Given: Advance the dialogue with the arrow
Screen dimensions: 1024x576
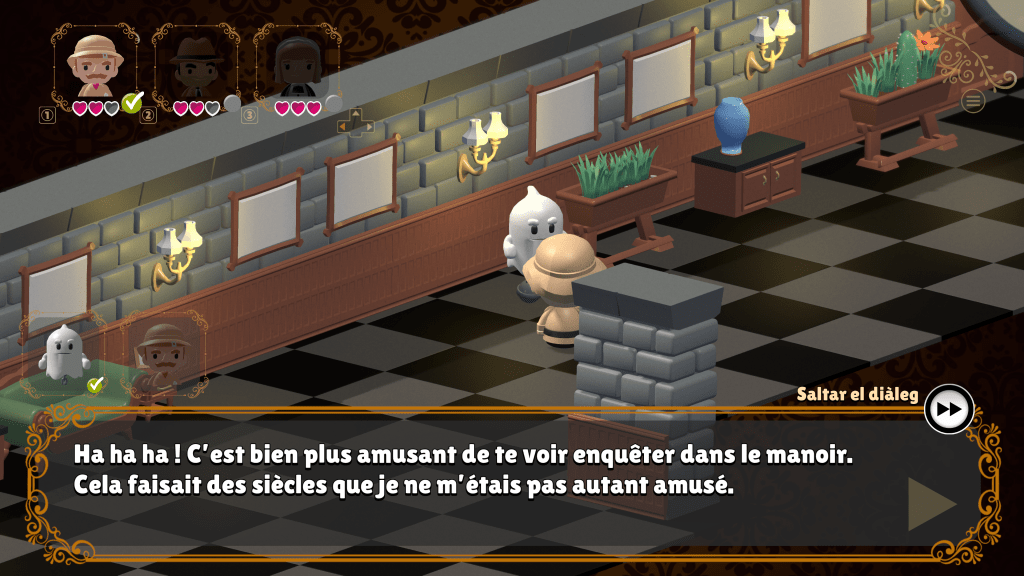Looking at the screenshot, I should tap(930, 504).
